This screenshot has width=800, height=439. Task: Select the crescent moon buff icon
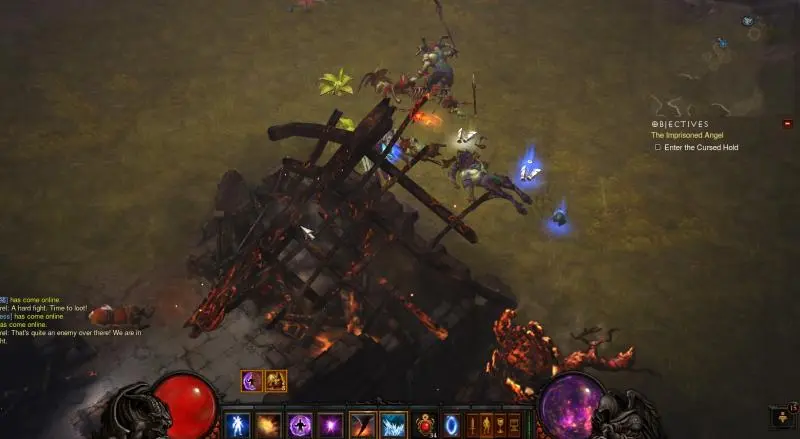(251, 381)
